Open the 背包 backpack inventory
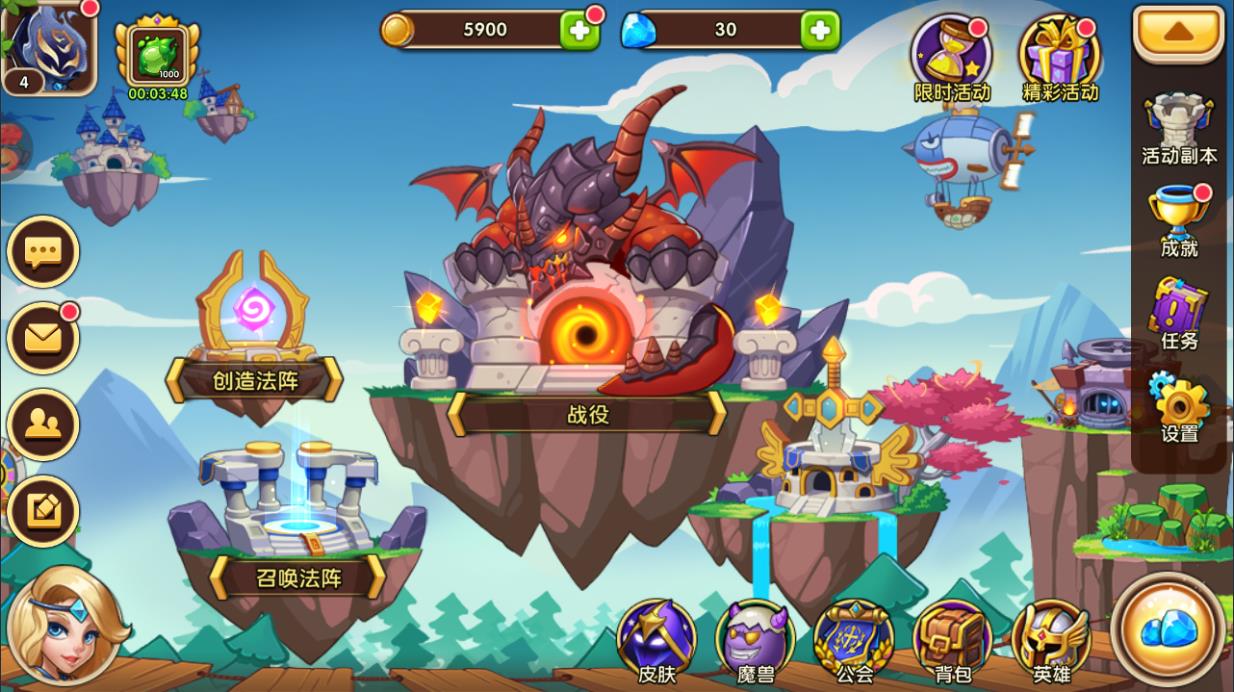 [950, 642]
